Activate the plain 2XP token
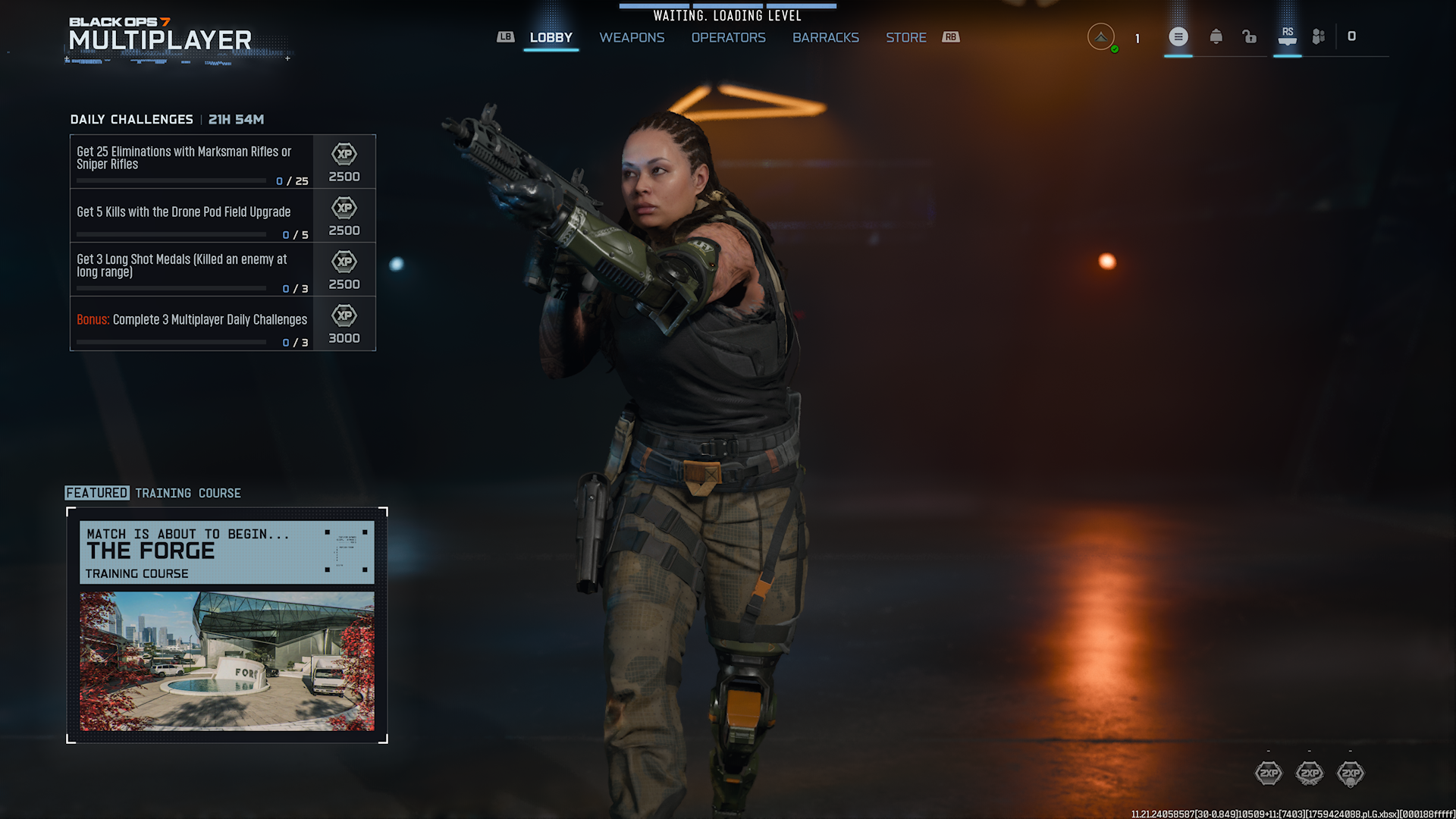 coord(1268,773)
